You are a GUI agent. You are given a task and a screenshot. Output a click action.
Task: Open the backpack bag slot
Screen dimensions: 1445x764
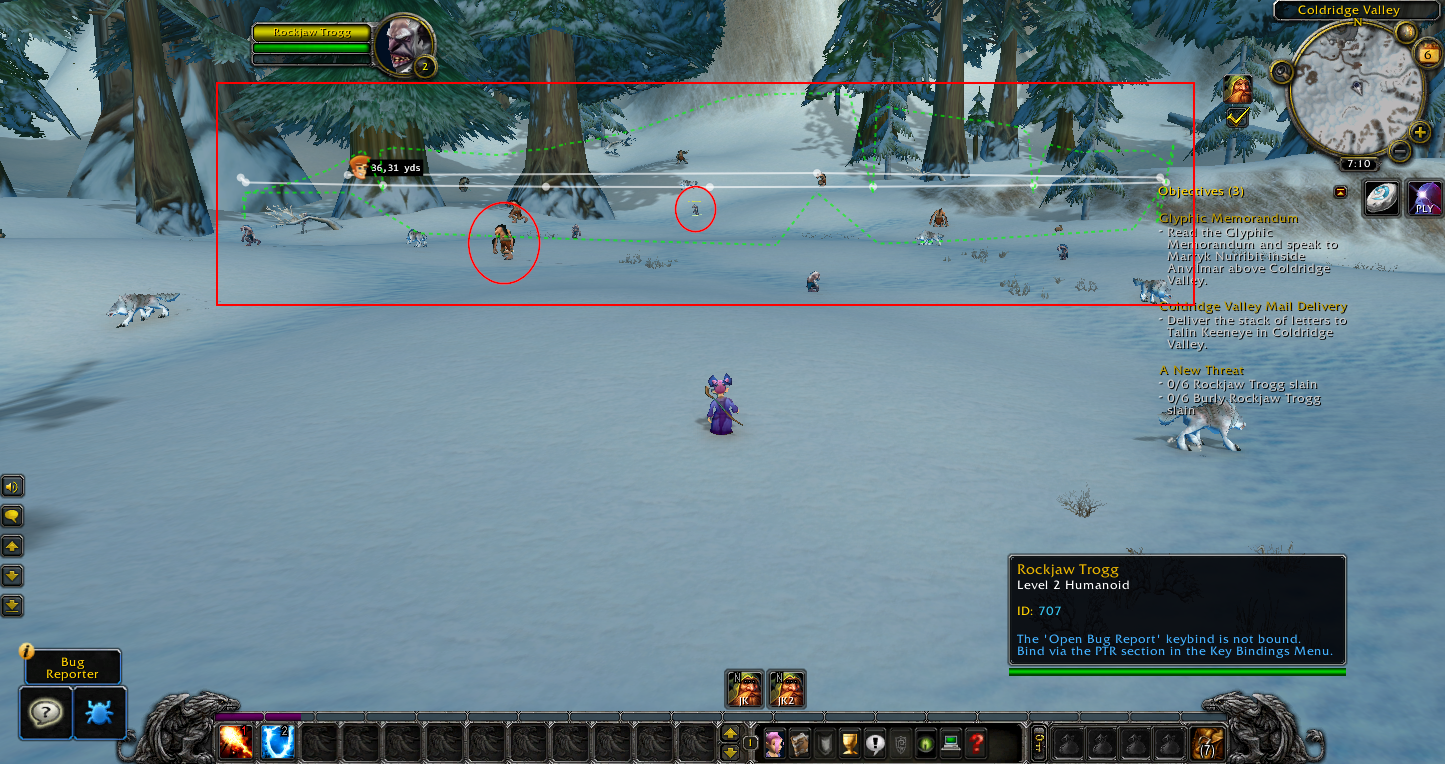pyautogui.click(x=1207, y=743)
